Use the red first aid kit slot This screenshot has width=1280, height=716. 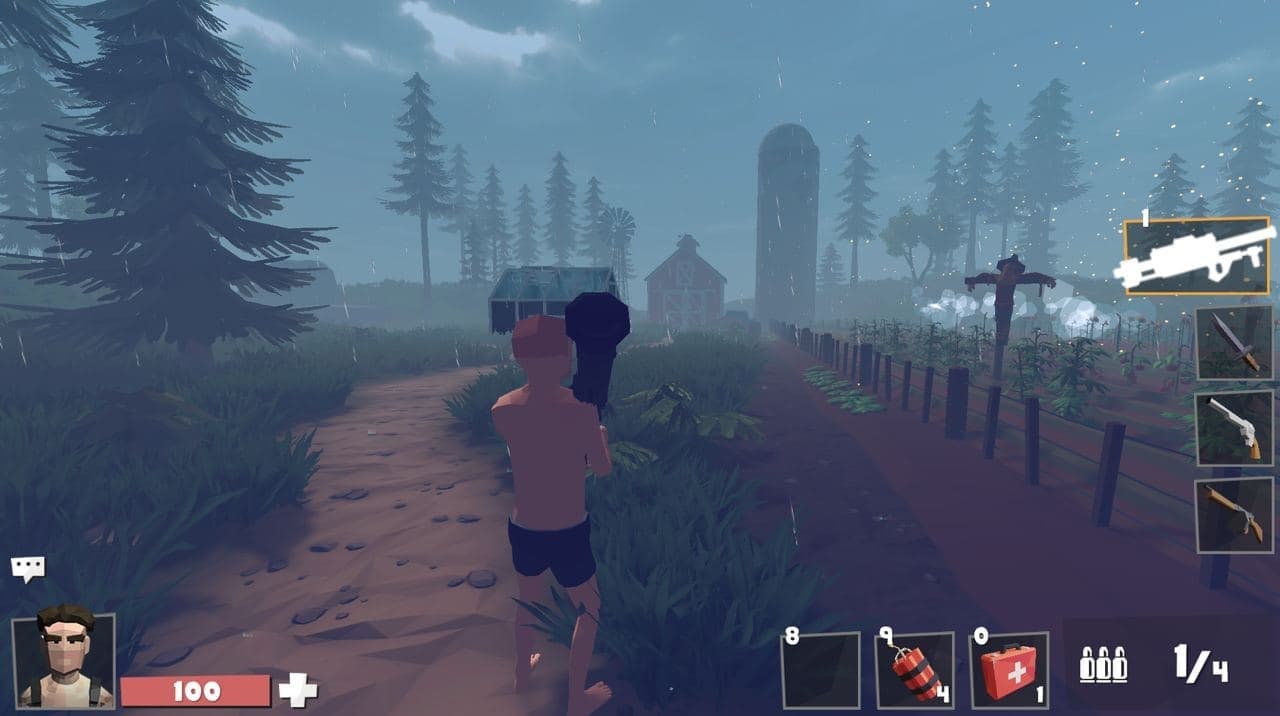[1009, 670]
